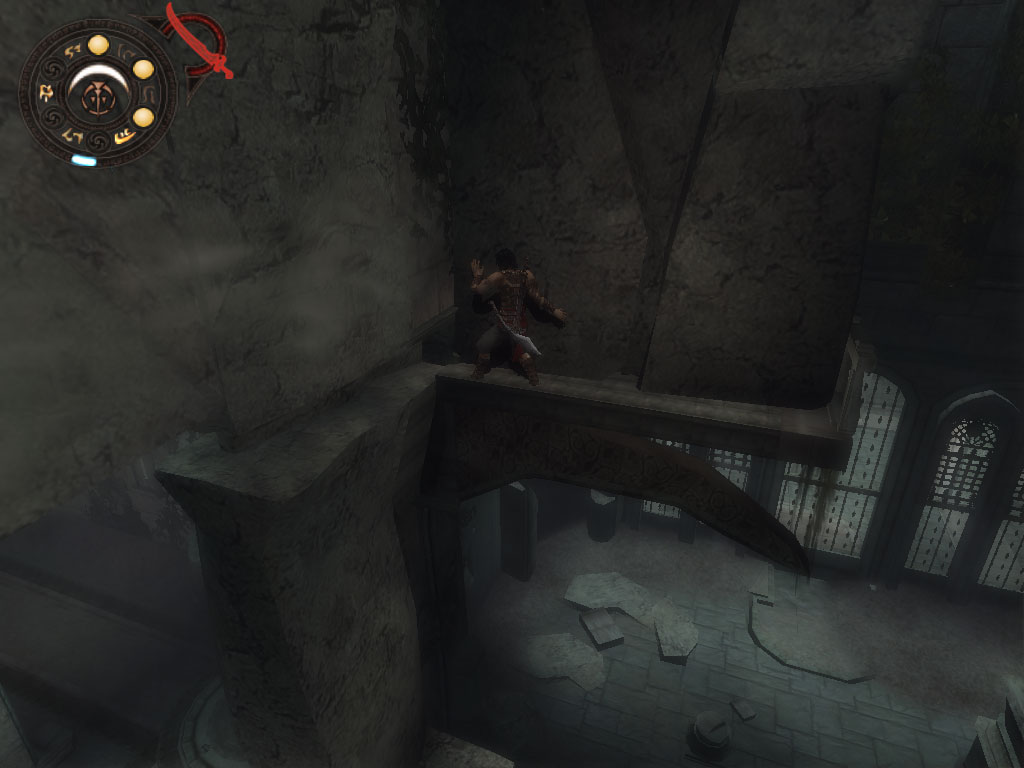Image resolution: width=1024 pixels, height=768 pixels.
Task: Click the red scimitar weapon icon
Action: click(203, 42)
